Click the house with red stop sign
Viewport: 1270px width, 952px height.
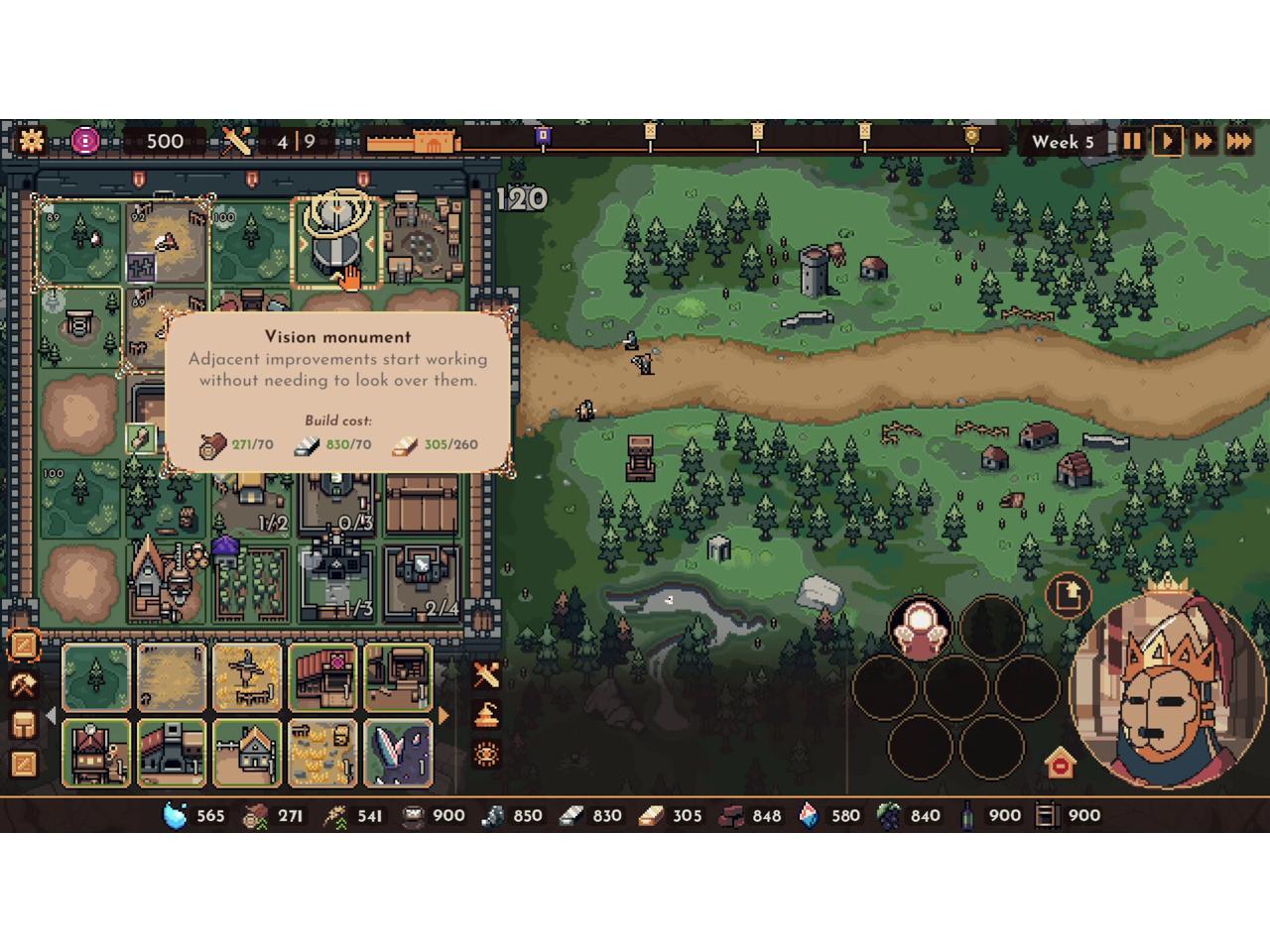tap(1061, 764)
